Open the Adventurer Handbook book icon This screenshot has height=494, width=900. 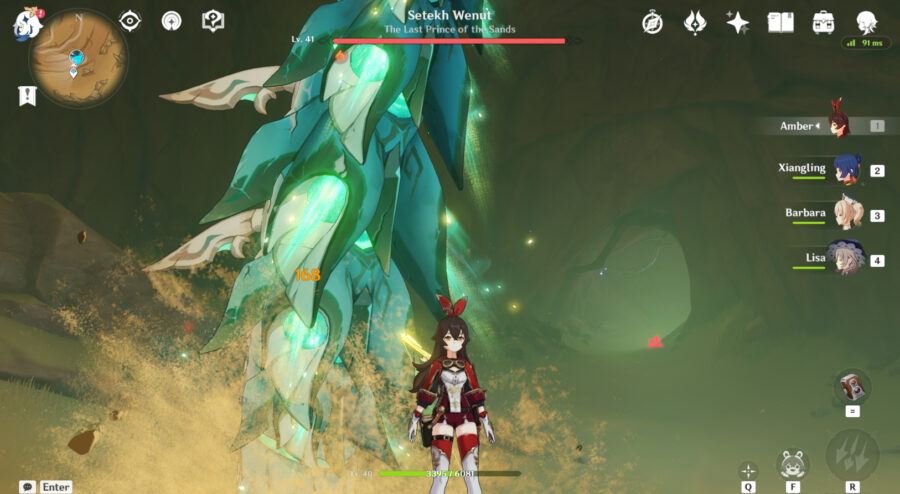pyautogui.click(x=781, y=22)
